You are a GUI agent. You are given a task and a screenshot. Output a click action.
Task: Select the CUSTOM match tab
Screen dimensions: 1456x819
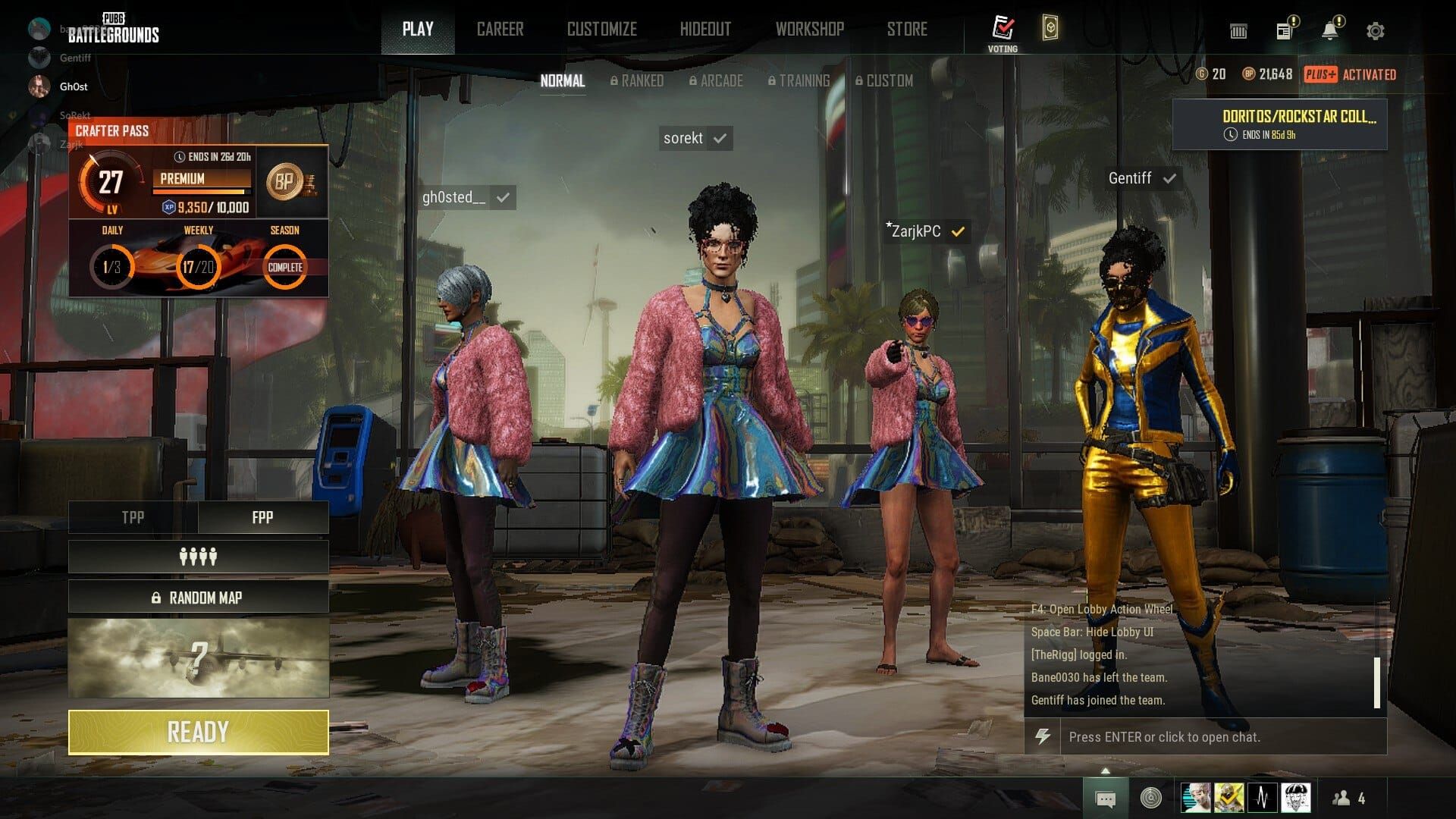pyautogui.click(x=884, y=80)
